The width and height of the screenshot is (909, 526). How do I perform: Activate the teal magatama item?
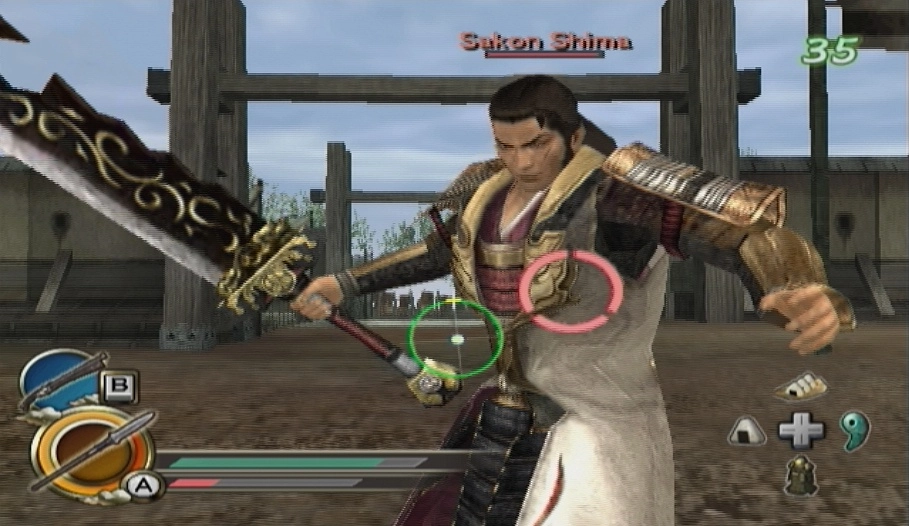[x=855, y=430]
